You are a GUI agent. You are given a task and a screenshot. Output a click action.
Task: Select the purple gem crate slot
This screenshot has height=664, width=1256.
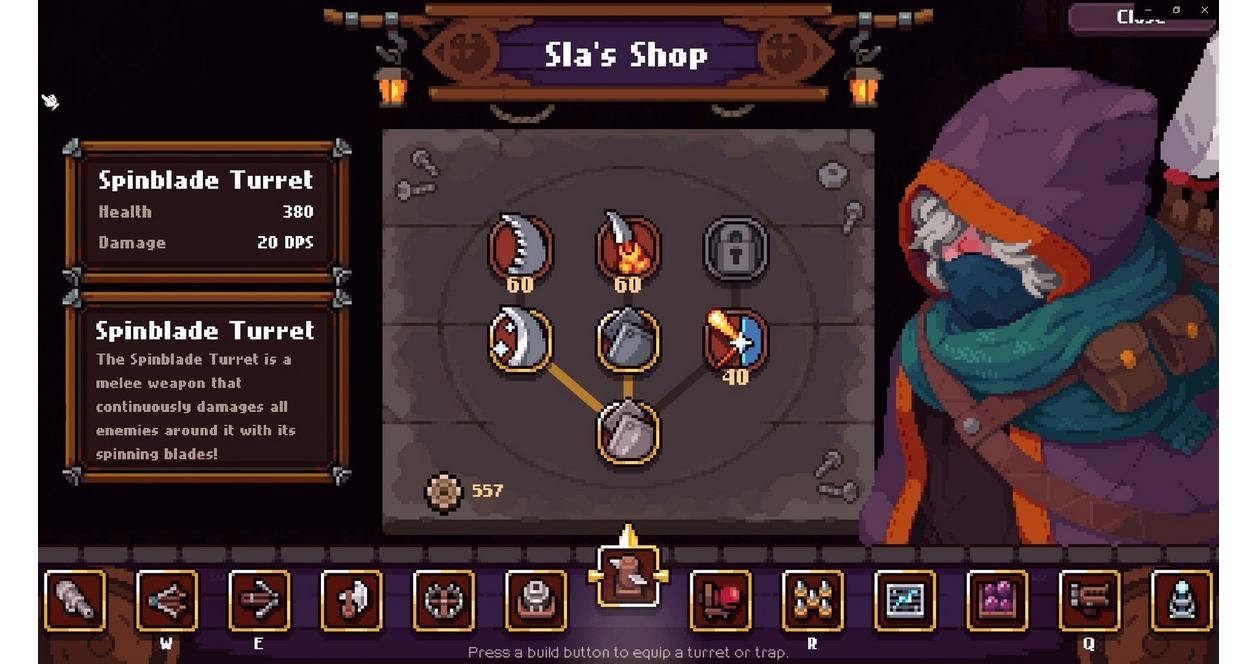[997, 601]
